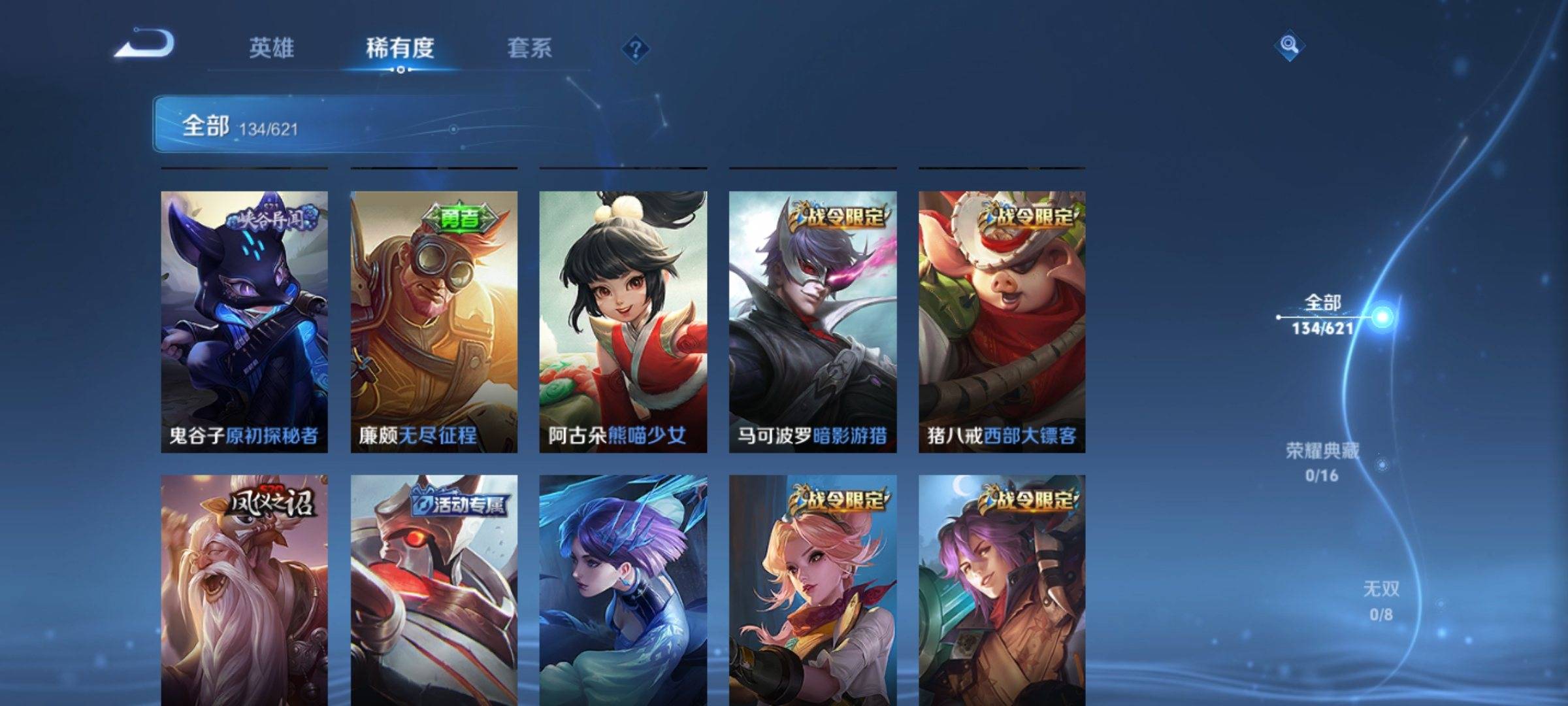Select the 马可波罗 暗影游猎 skin card
Screen dimensions: 1568x706
pyautogui.click(x=813, y=322)
